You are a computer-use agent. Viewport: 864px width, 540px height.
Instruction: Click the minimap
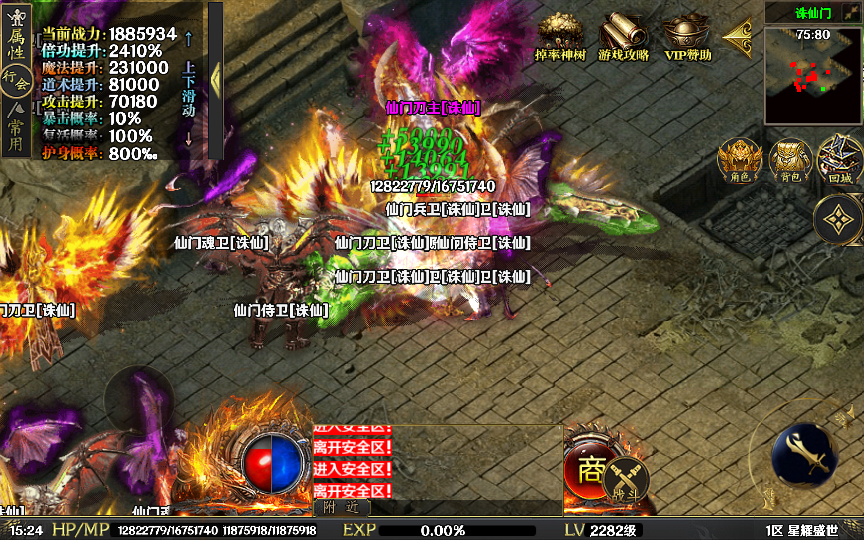812,72
